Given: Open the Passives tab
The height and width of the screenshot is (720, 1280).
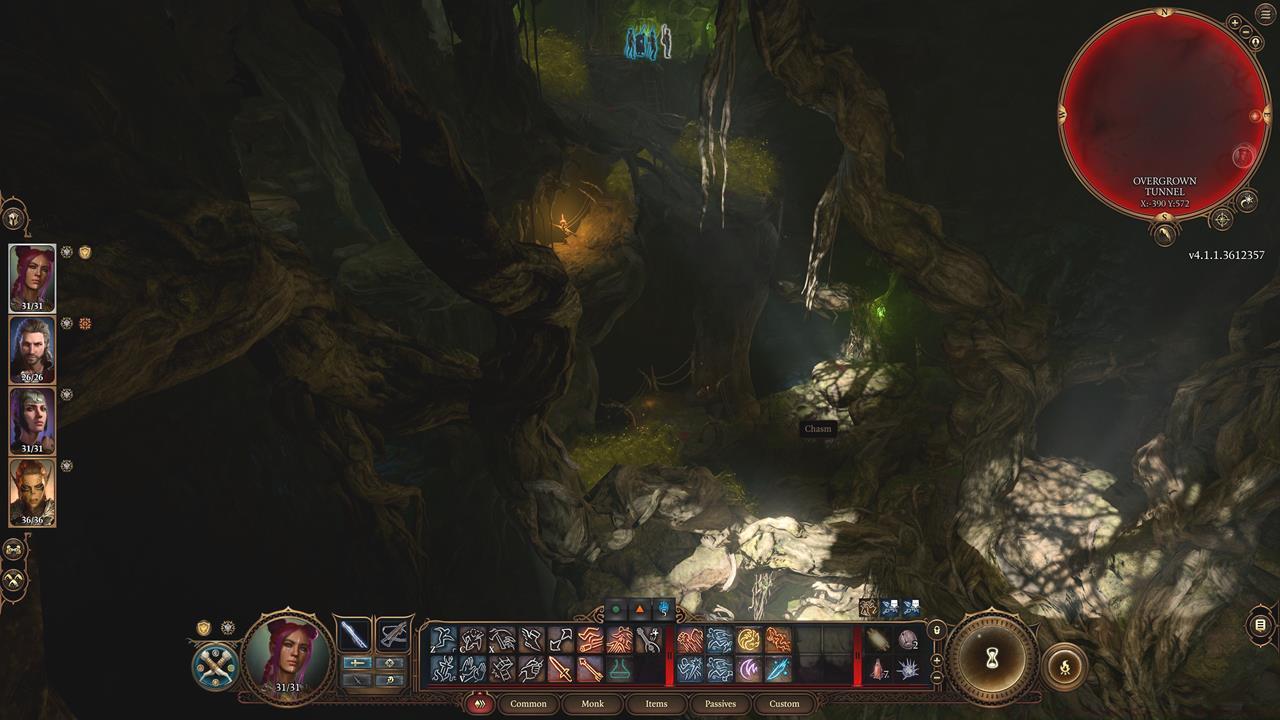Looking at the screenshot, I should point(721,704).
